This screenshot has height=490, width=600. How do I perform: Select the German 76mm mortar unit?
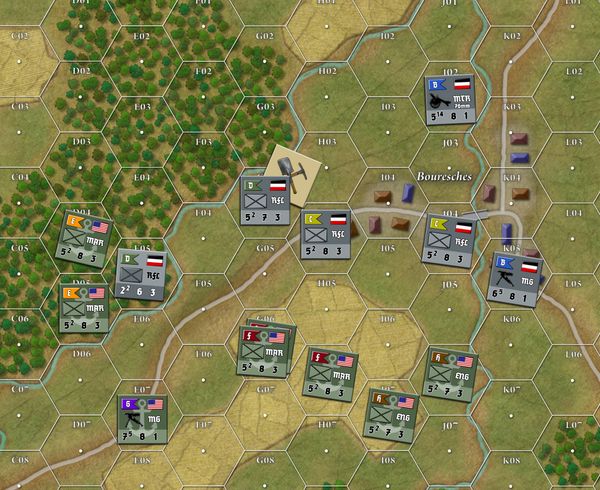(x=449, y=100)
